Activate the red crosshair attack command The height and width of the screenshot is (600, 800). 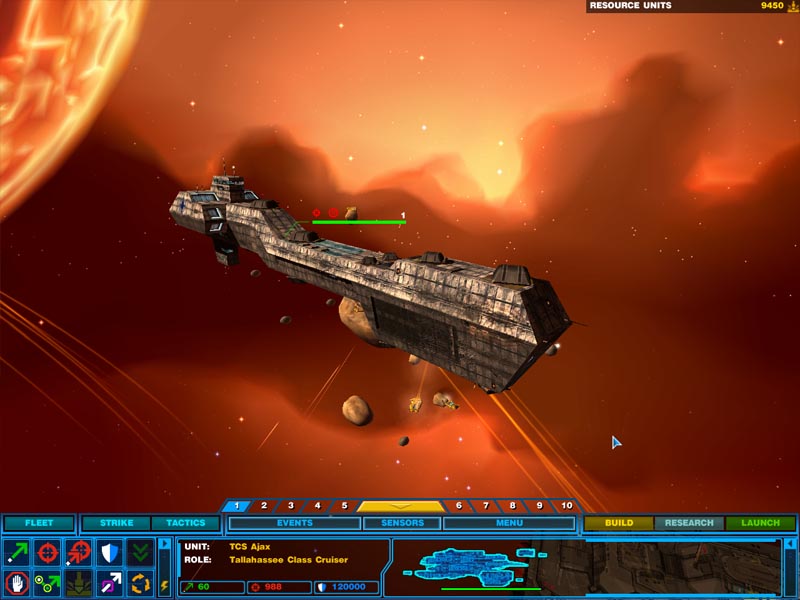tap(47, 552)
